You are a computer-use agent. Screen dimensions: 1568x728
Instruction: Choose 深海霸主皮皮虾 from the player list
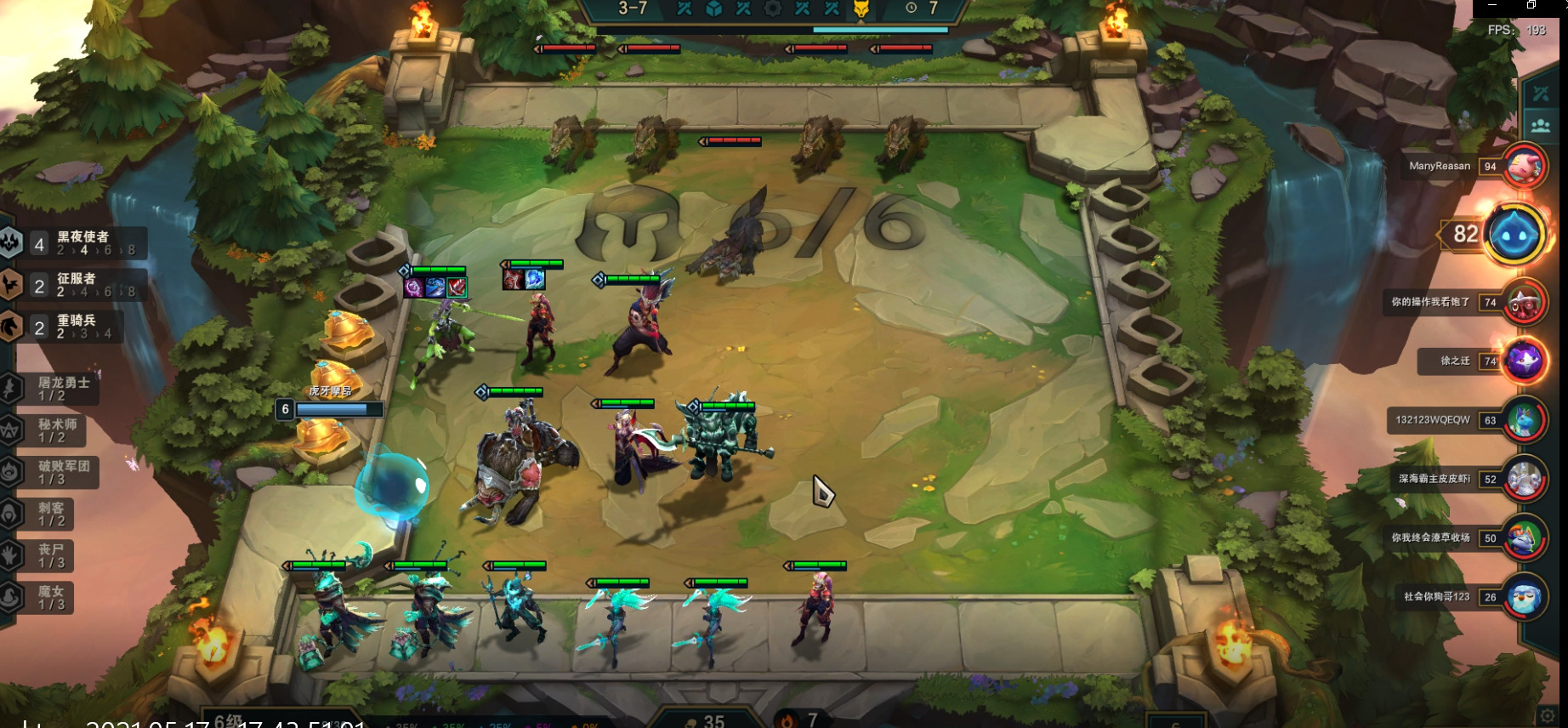1523,480
